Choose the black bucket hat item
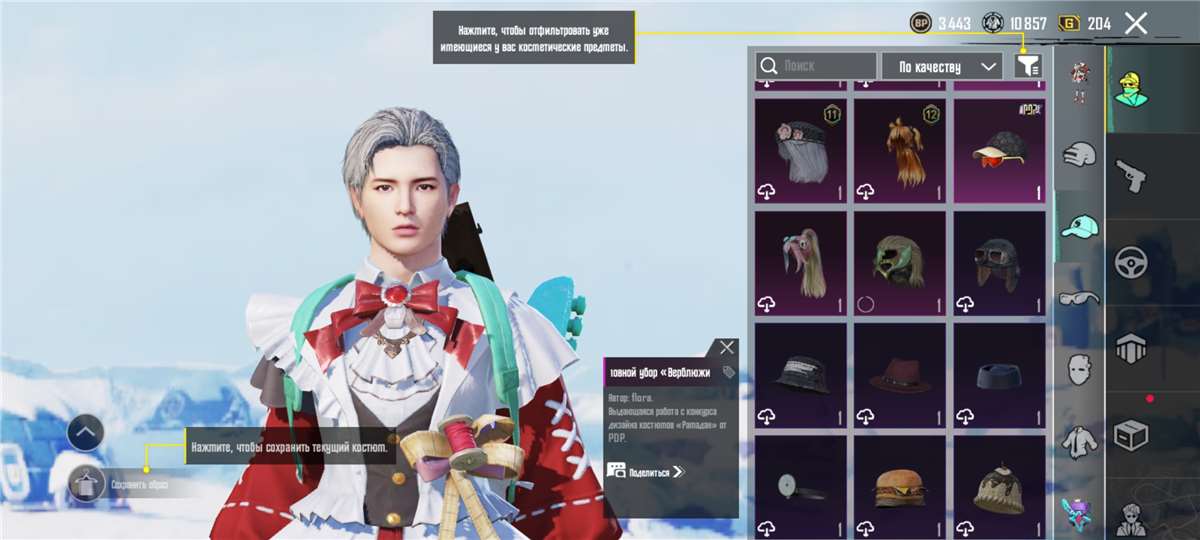This screenshot has height=540, width=1200. point(800,375)
